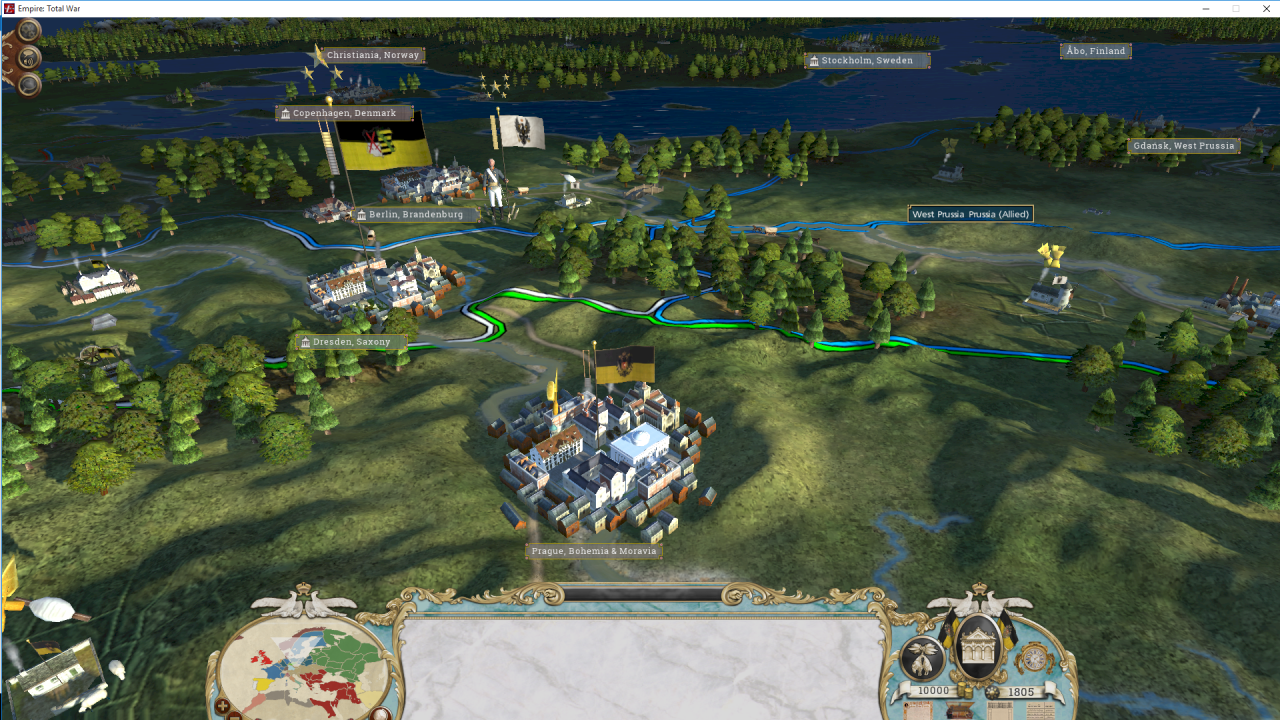Minimize the game window
Image resolution: width=1280 pixels, height=720 pixels.
pyautogui.click(x=1206, y=9)
